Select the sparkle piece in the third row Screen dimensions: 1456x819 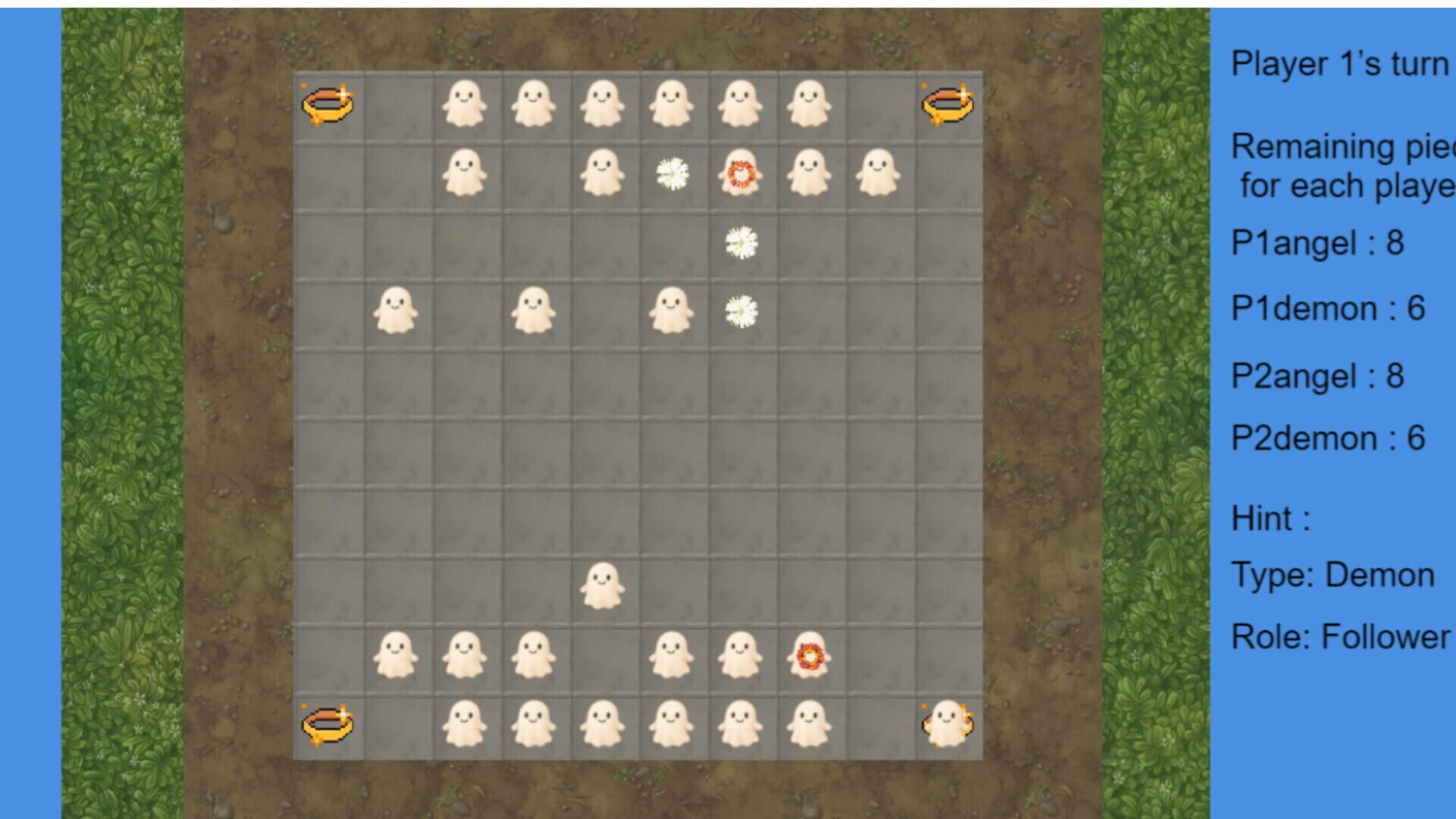pos(740,241)
